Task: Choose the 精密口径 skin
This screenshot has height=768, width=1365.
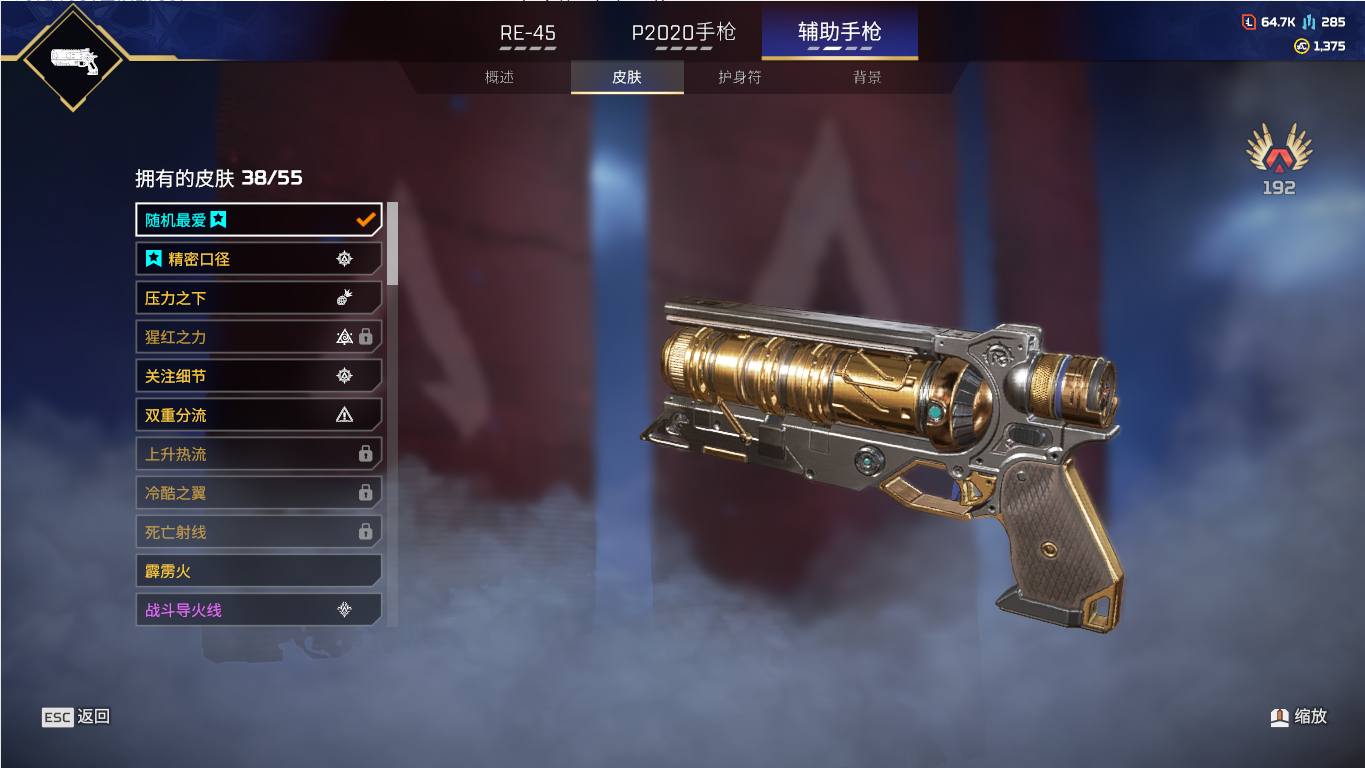Action: tap(258, 259)
